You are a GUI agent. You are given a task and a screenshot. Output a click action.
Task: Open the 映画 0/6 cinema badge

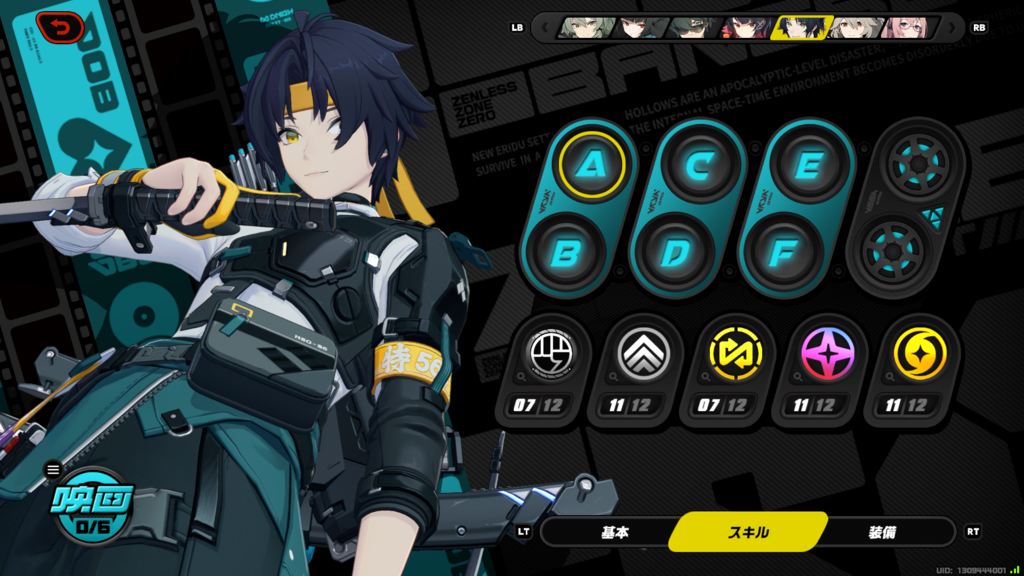pos(92,507)
